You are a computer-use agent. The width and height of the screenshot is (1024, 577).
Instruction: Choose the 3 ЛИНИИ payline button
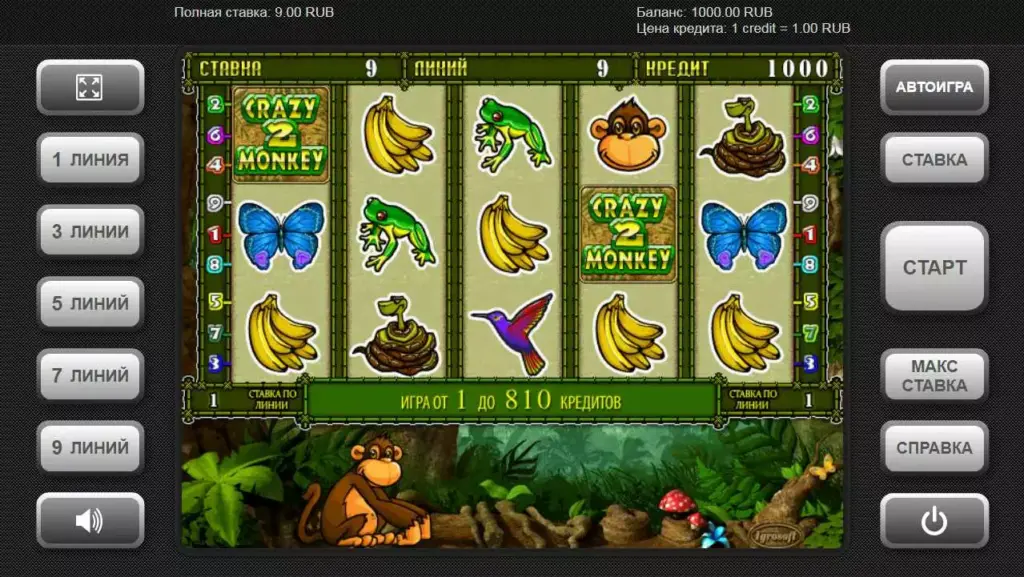click(x=90, y=231)
